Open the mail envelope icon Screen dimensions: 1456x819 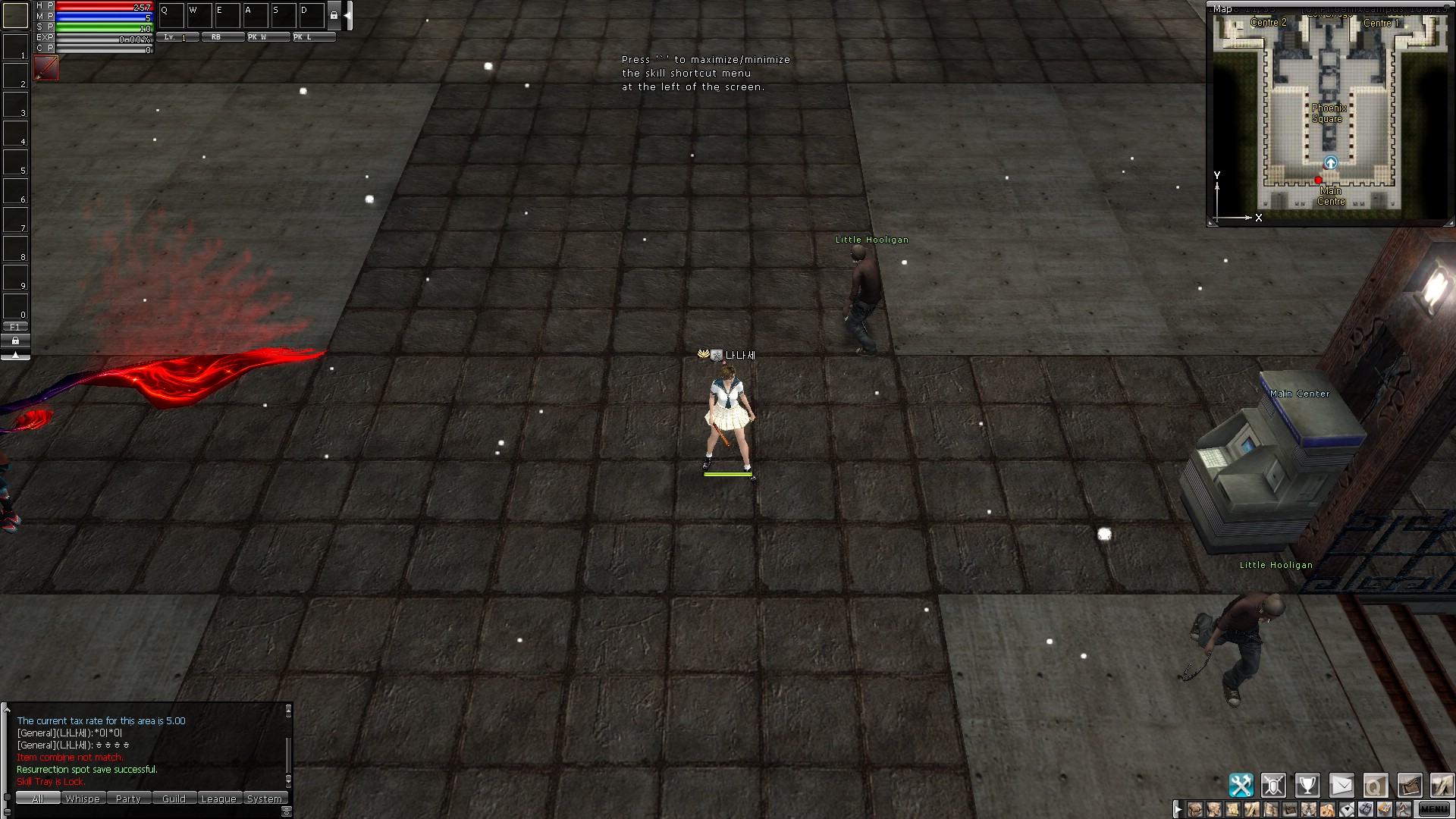click(1342, 786)
